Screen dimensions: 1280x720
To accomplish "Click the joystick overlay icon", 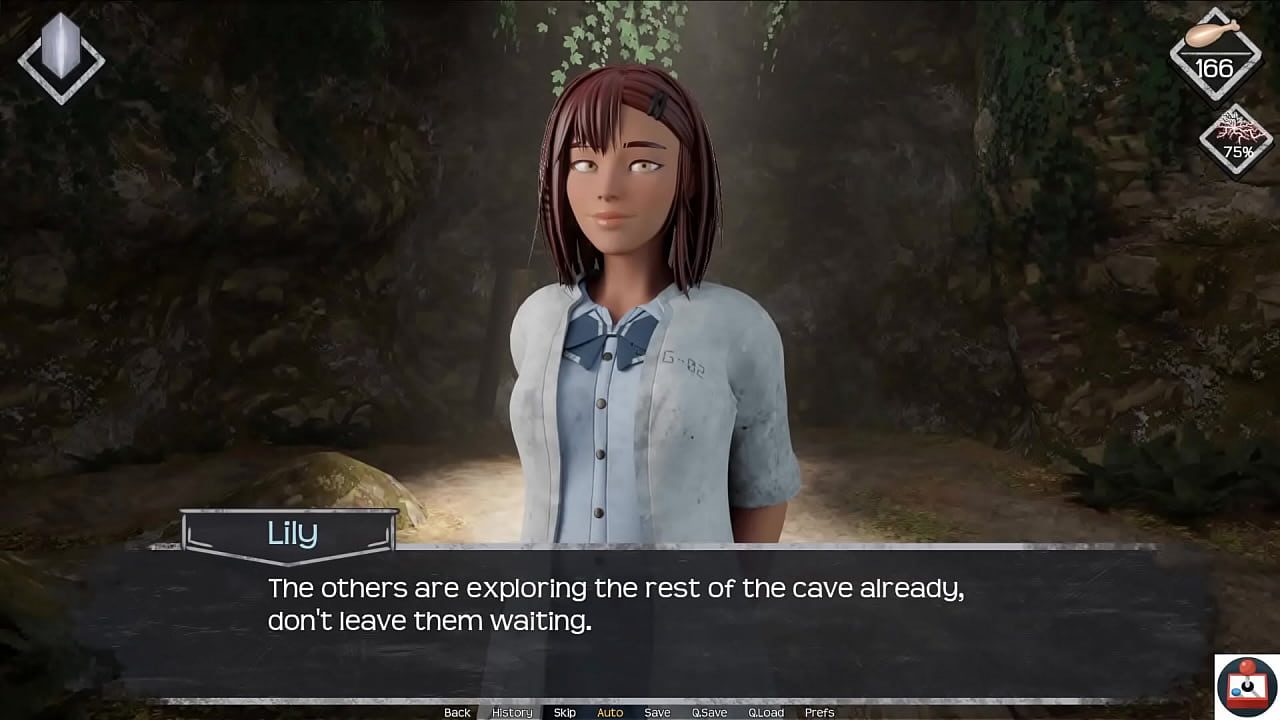I will pos(1246,686).
